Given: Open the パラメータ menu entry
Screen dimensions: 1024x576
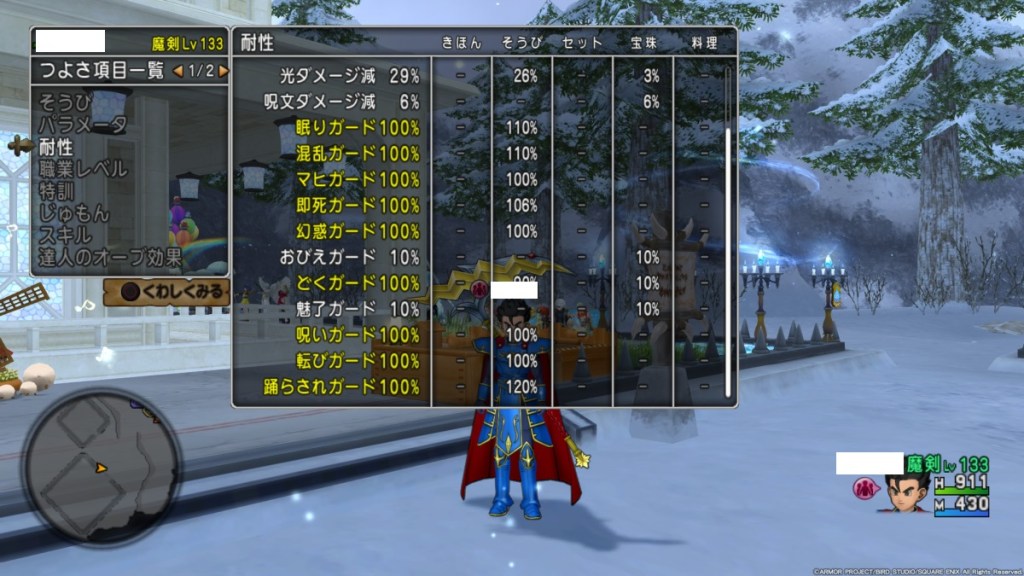Looking at the screenshot, I should click(x=82, y=125).
